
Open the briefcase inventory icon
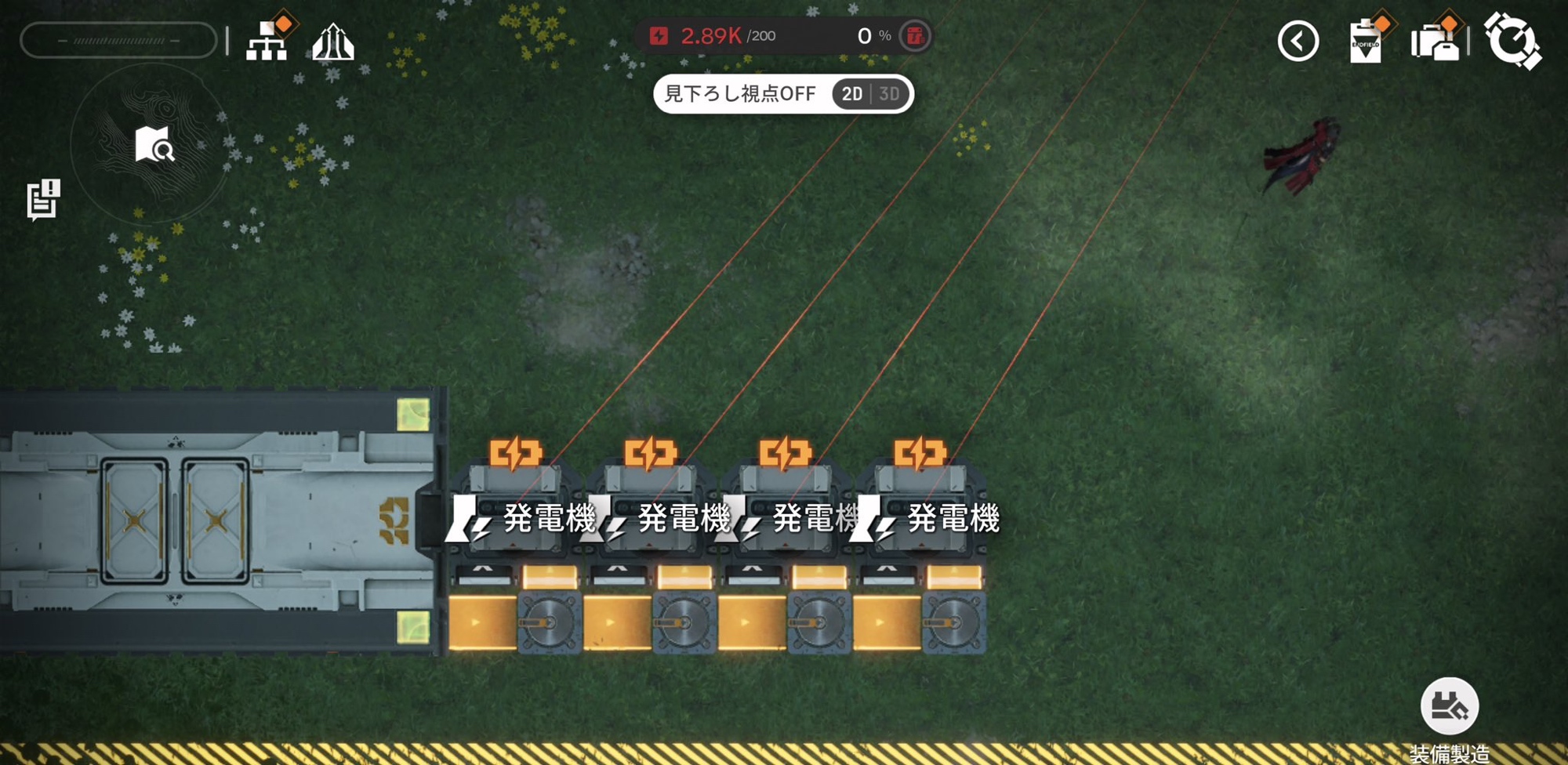1435,42
